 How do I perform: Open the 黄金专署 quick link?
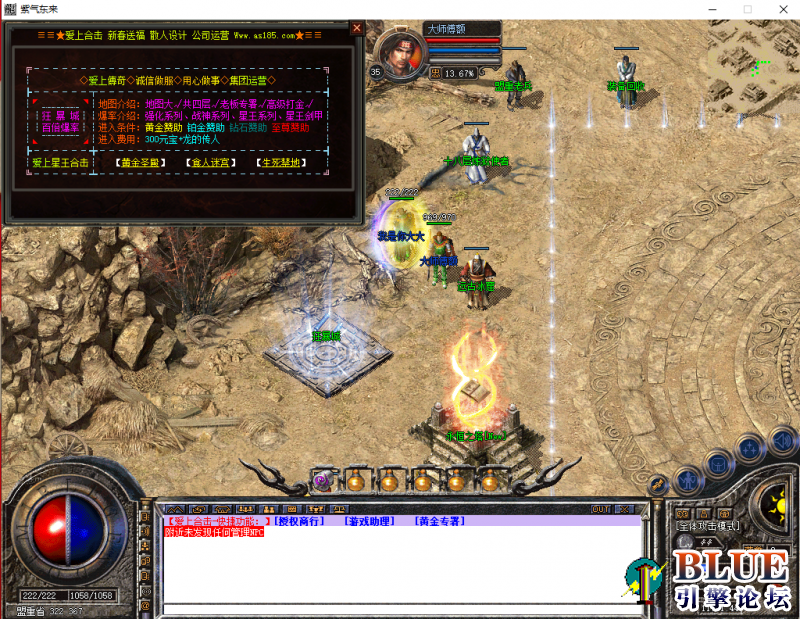click(x=440, y=521)
